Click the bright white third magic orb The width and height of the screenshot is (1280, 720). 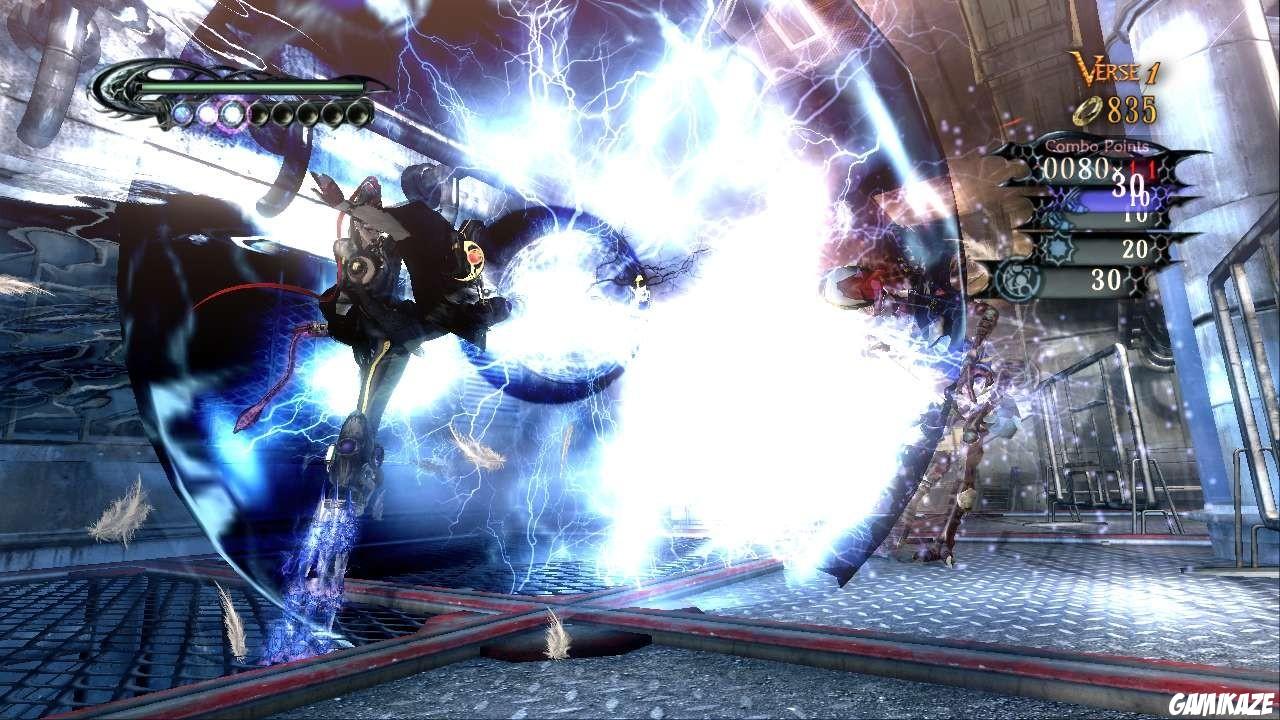point(233,114)
